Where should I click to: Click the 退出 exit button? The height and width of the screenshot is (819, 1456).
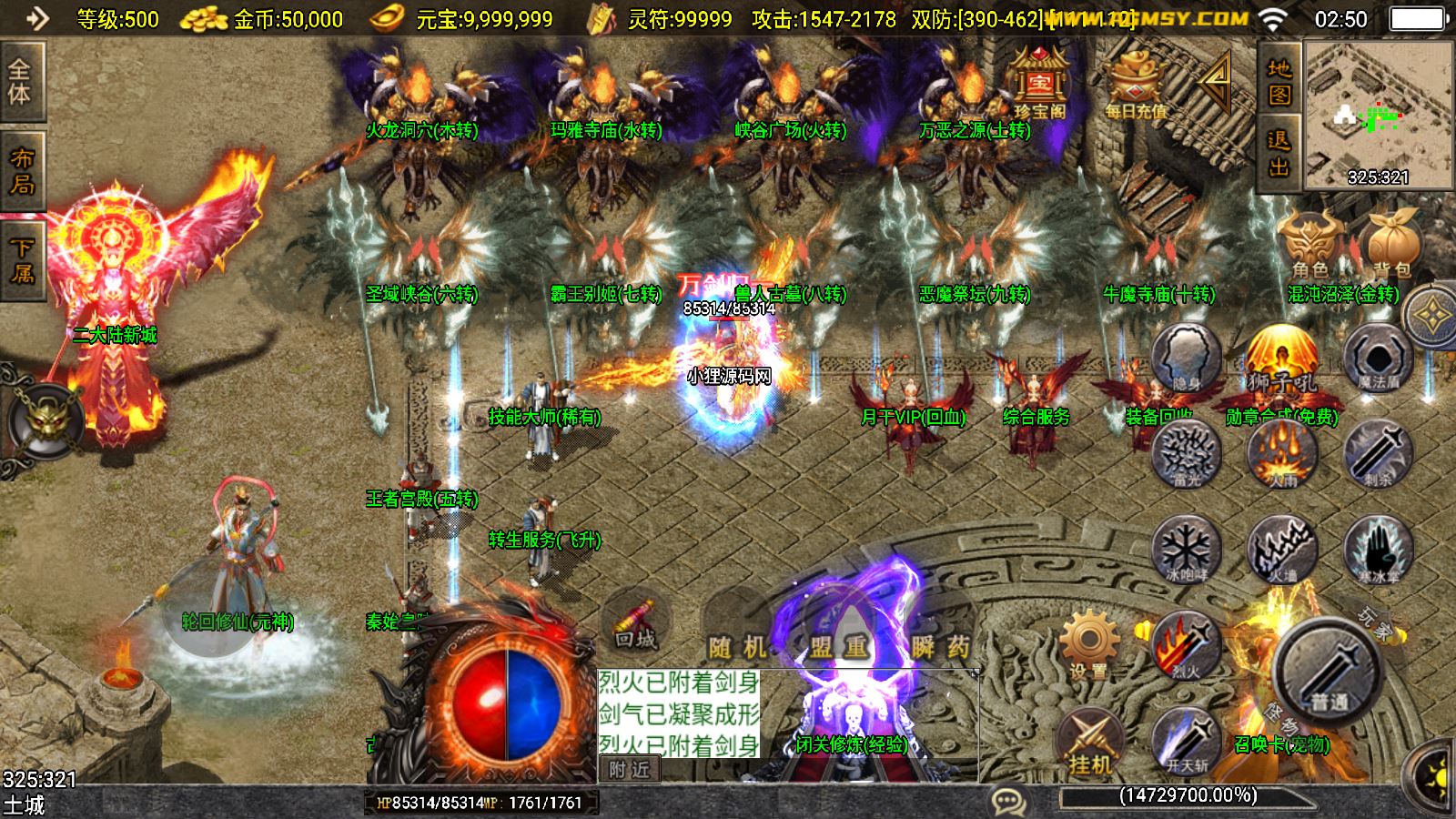coord(1279,153)
